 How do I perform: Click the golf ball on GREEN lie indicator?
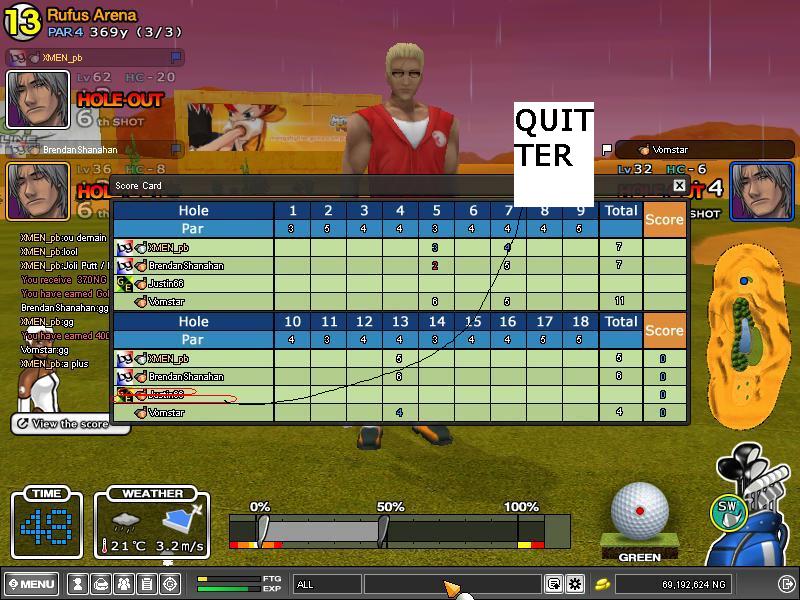pos(639,509)
